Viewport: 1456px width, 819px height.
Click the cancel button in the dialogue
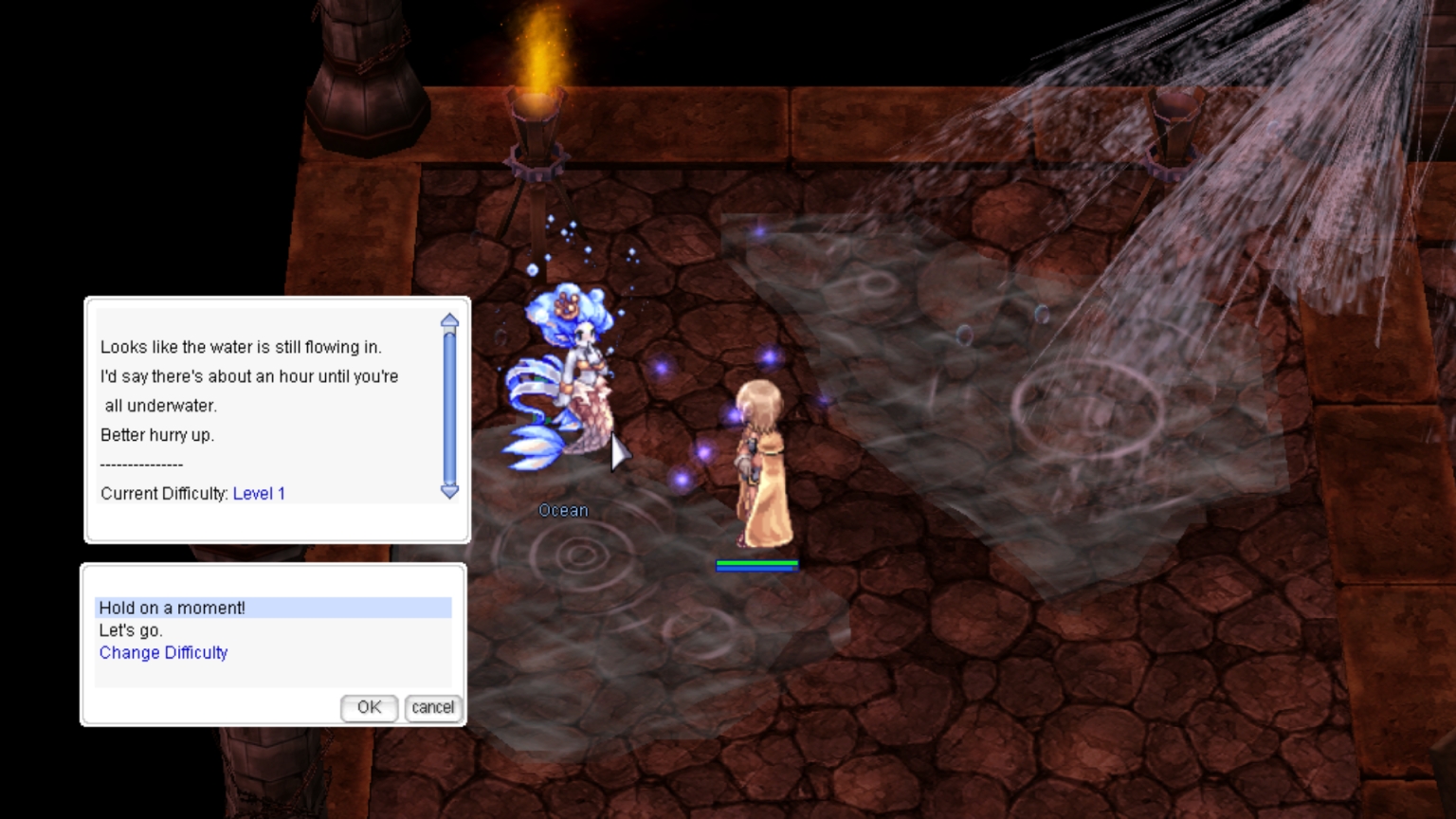(433, 707)
